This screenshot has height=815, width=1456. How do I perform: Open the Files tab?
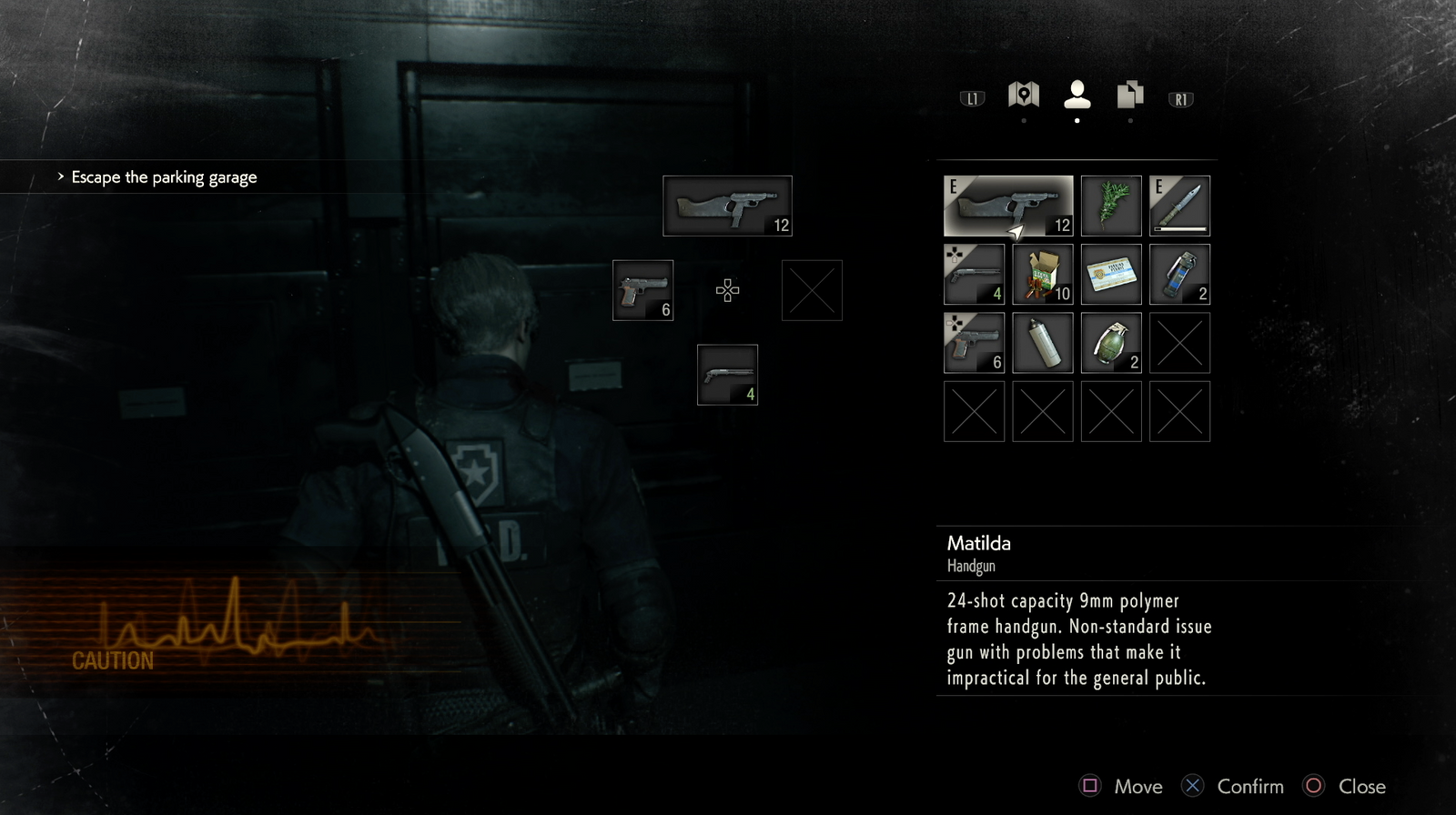pos(1128,95)
